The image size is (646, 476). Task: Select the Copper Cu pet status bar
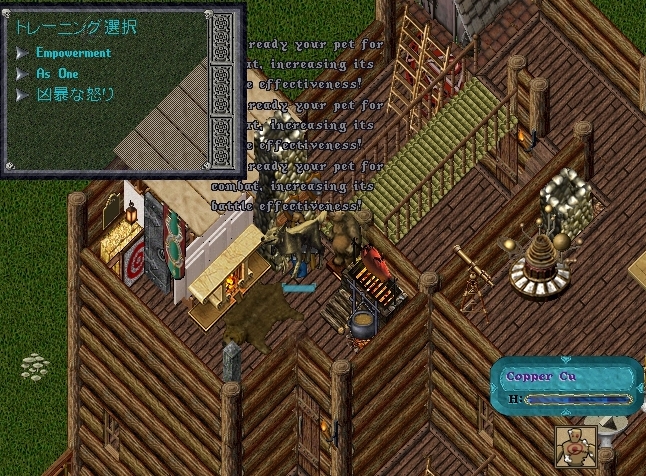pos(566,385)
